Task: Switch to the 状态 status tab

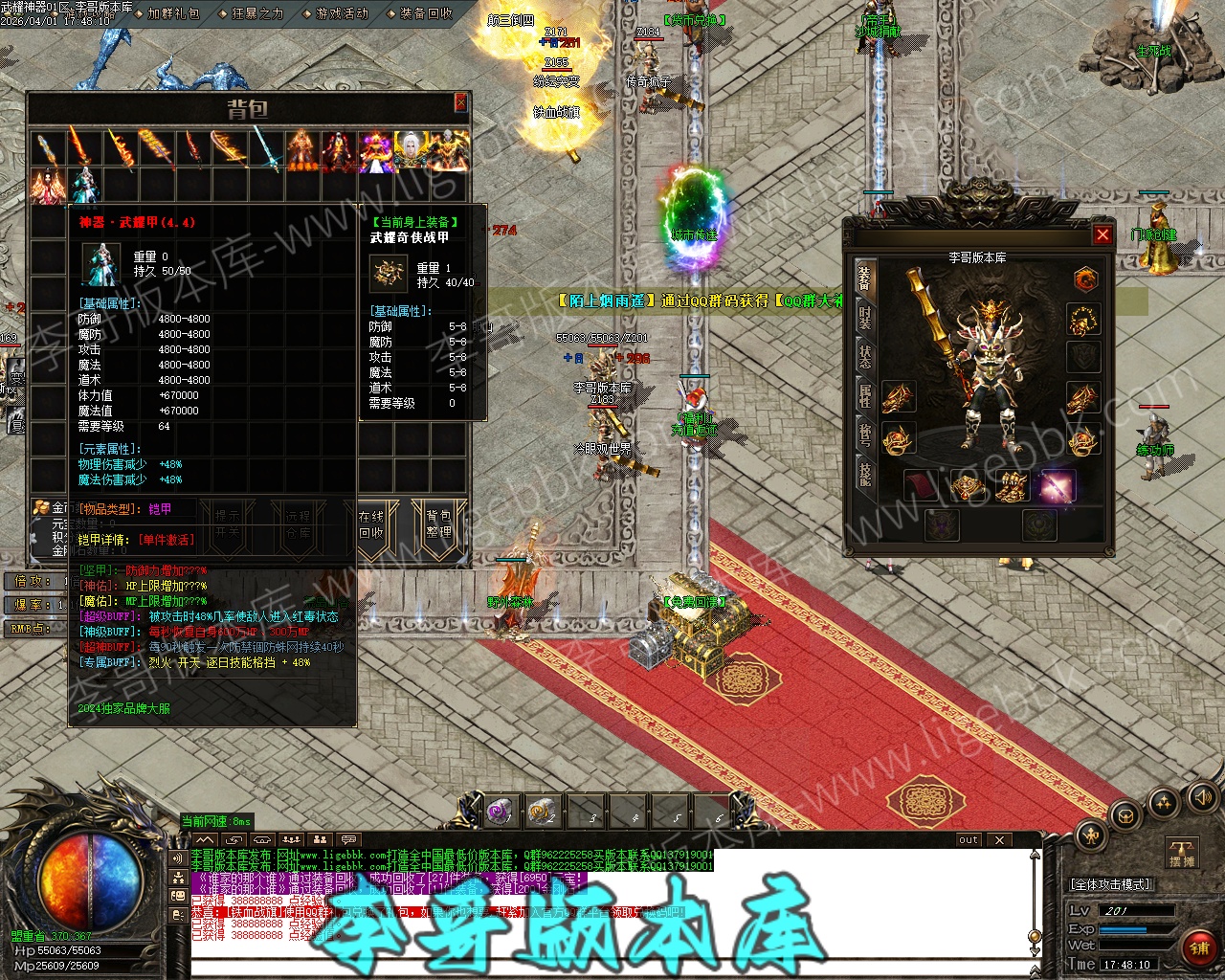Action: coord(864,356)
